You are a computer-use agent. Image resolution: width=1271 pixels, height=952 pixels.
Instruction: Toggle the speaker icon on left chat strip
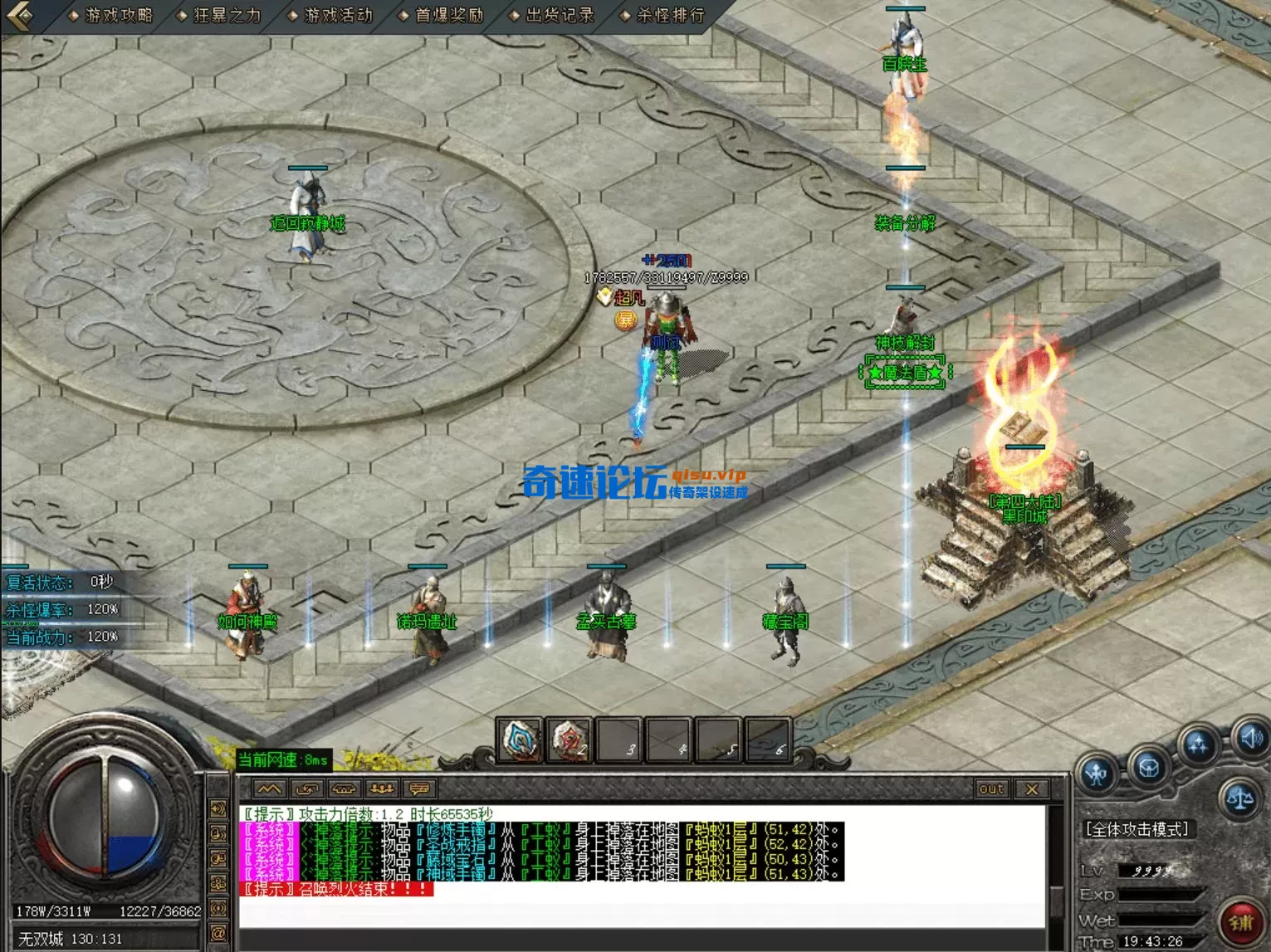(x=219, y=808)
